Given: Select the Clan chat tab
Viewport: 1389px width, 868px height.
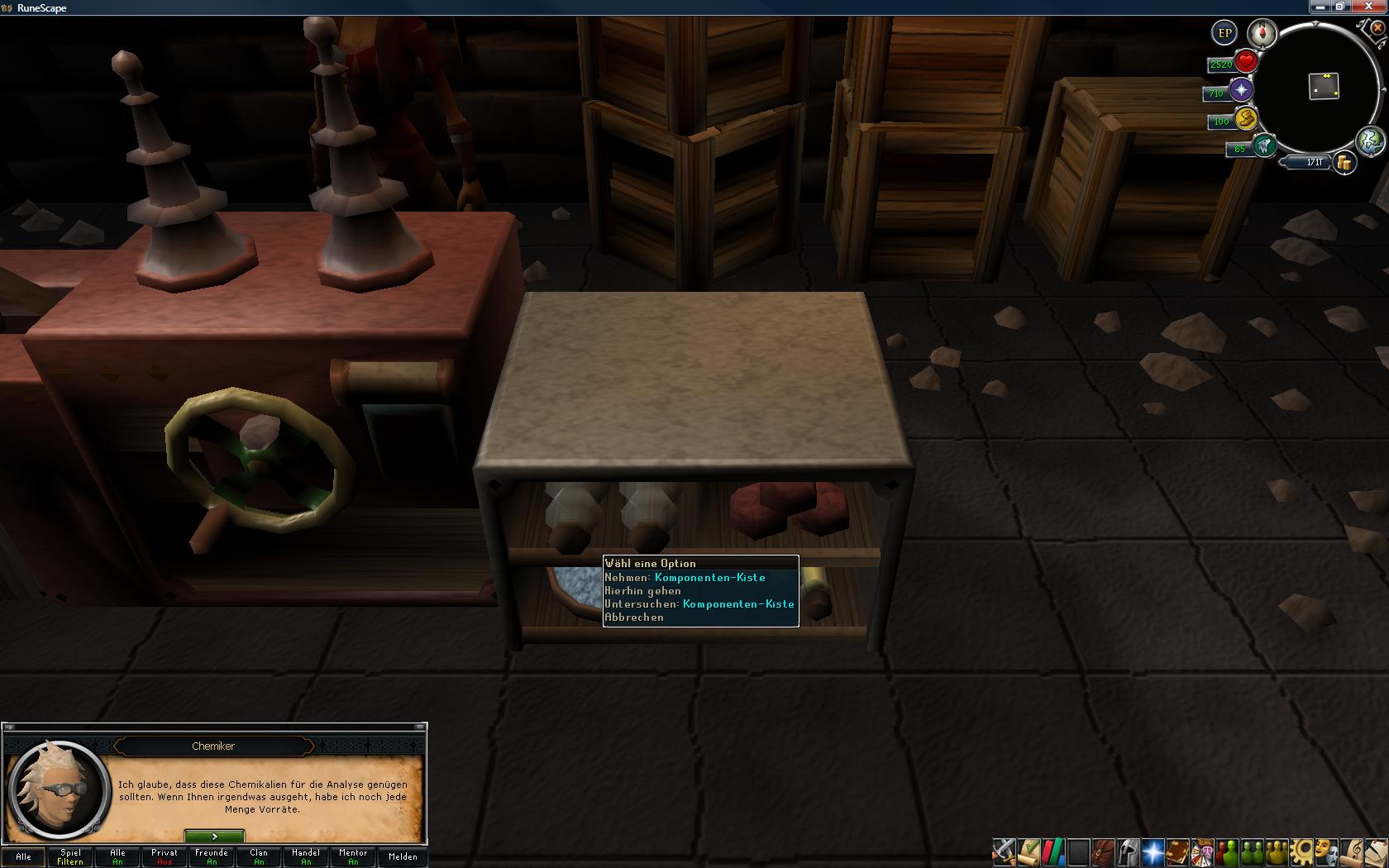Looking at the screenshot, I should [x=259, y=856].
